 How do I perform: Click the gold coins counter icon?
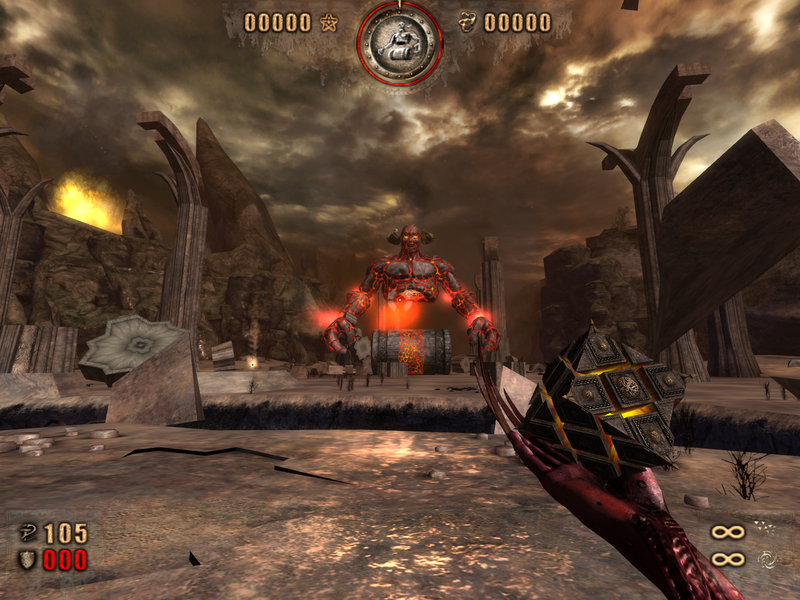pos(468,22)
